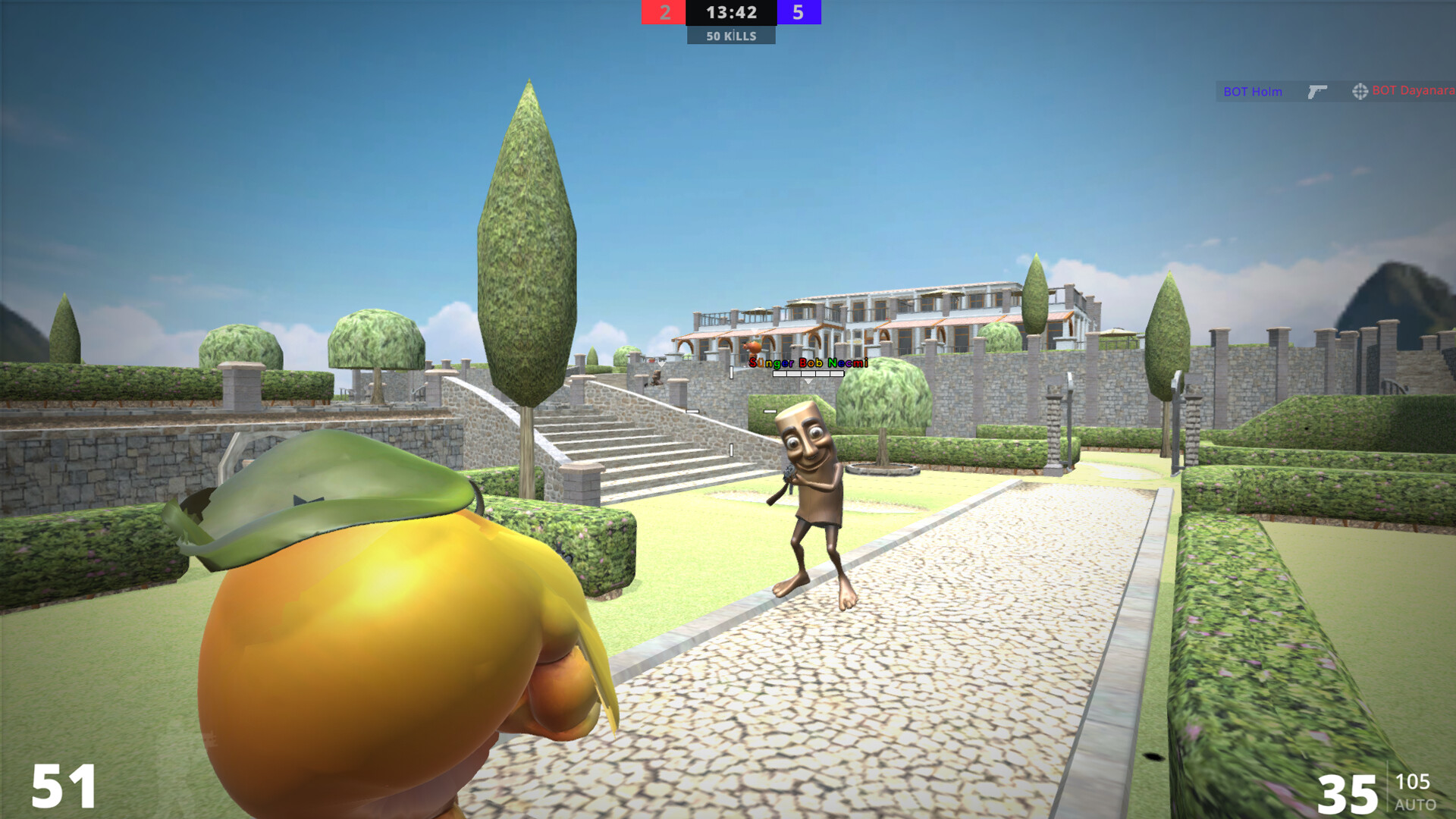Click the green leaf hat on the fruit
The height and width of the screenshot is (819, 1456).
[x=318, y=493]
